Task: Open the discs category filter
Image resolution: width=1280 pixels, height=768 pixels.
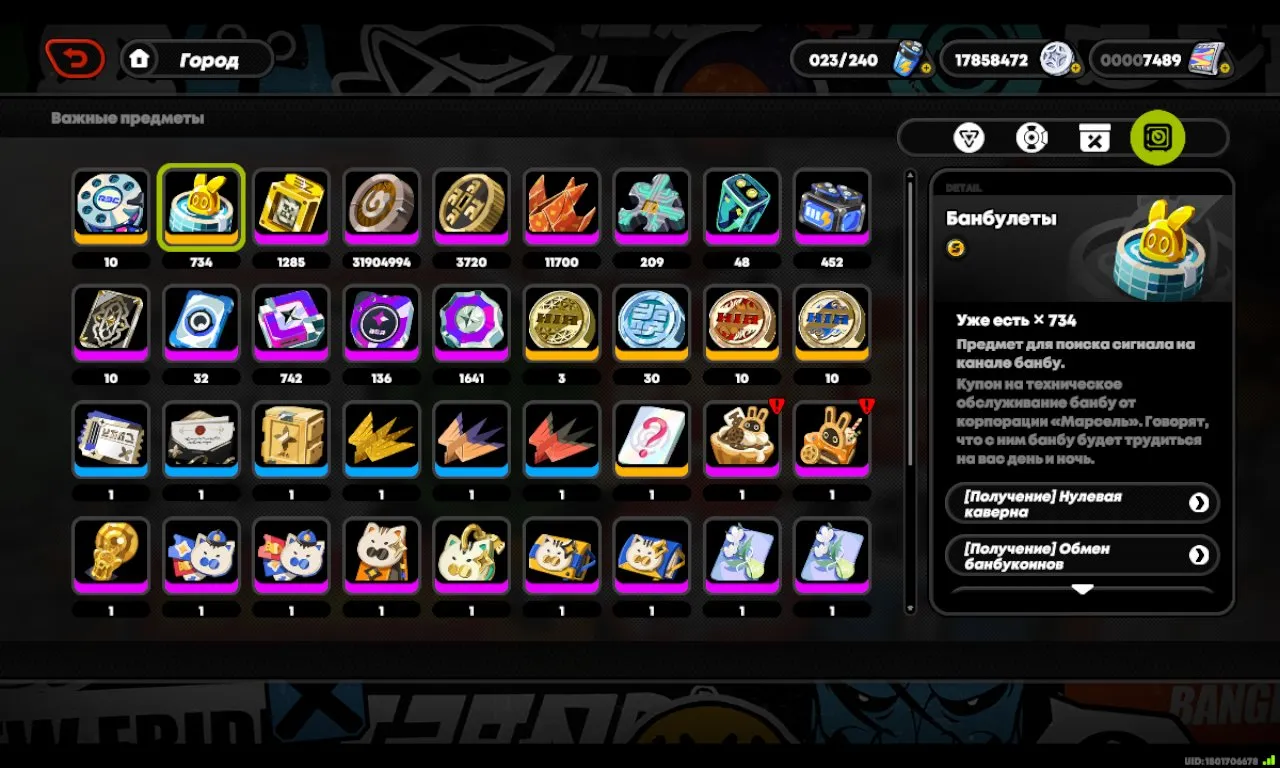Action: pyautogui.click(x=1032, y=138)
